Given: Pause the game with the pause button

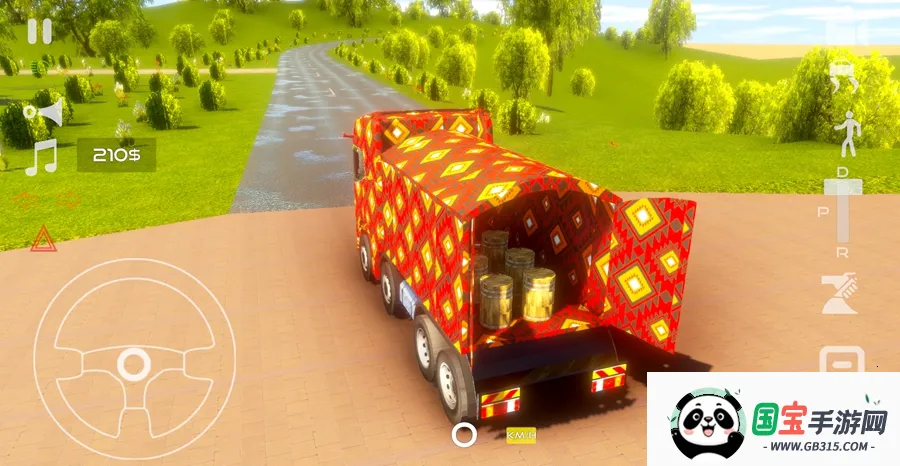Looking at the screenshot, I should click(39, 31).
